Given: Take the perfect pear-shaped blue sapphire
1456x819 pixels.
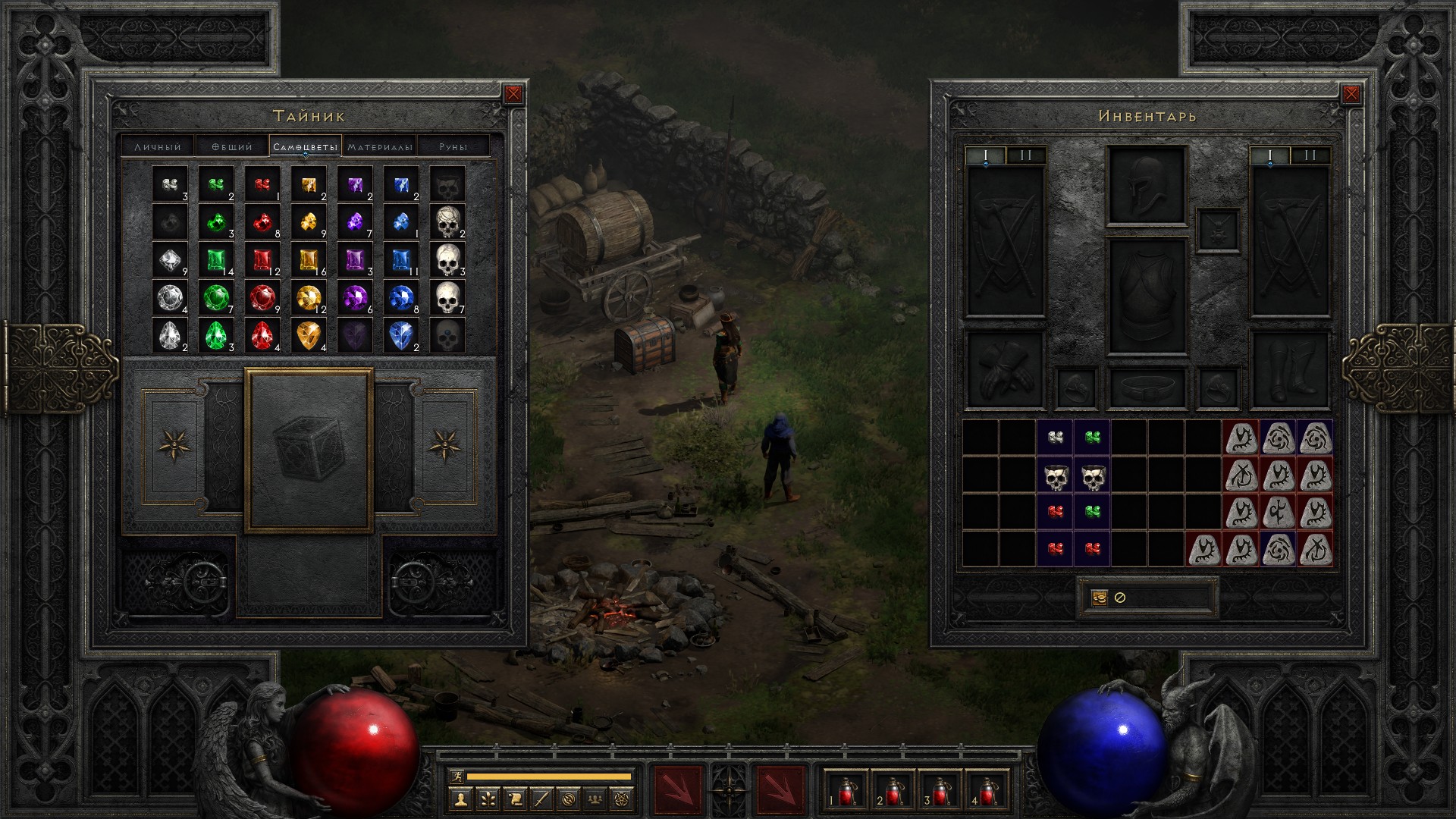Looking at the screenshot, I should tap(401, 334).
